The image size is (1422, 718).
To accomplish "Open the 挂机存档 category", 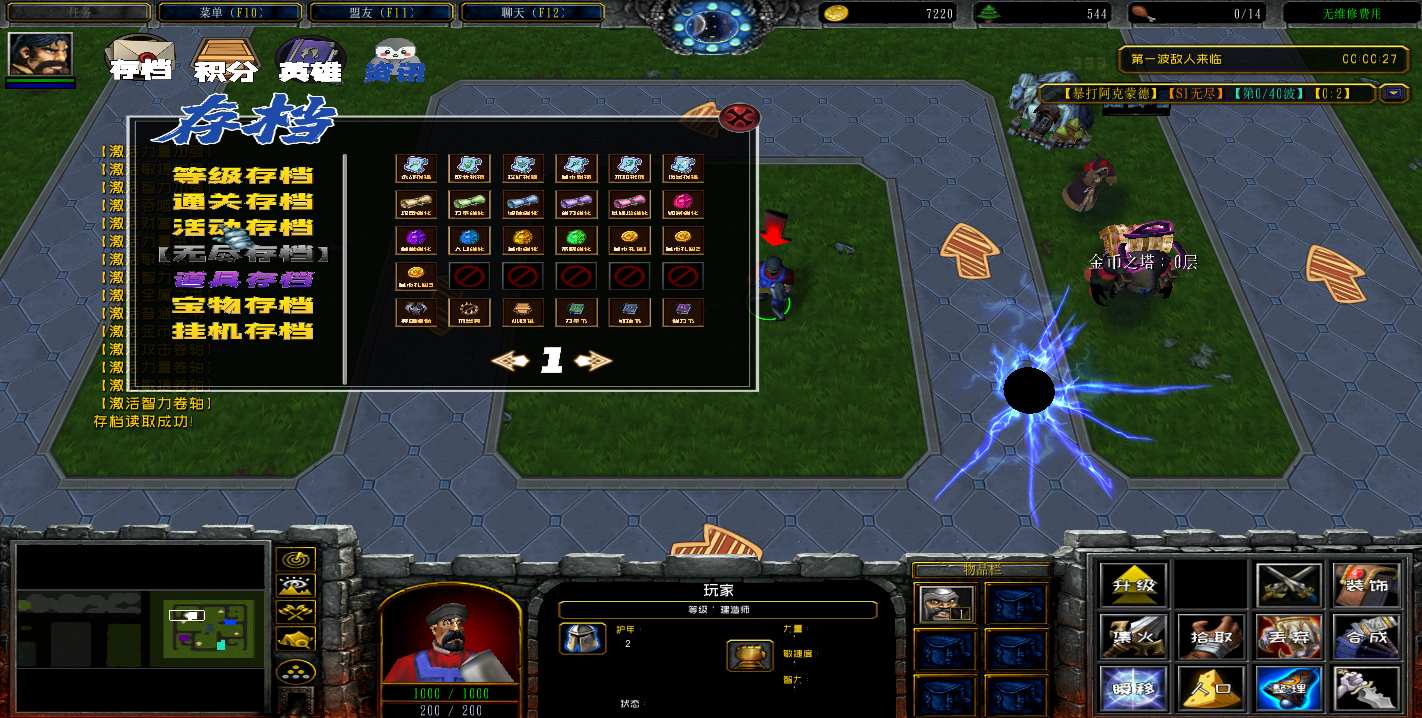I will [x=243, y=331].
